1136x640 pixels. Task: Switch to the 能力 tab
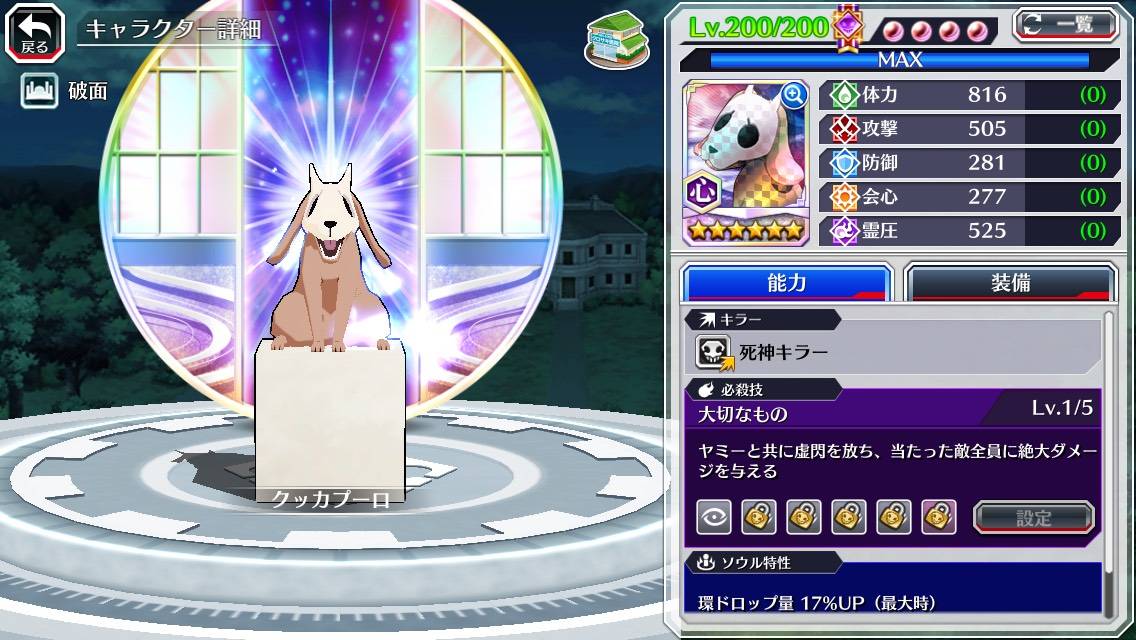(787, 283)
